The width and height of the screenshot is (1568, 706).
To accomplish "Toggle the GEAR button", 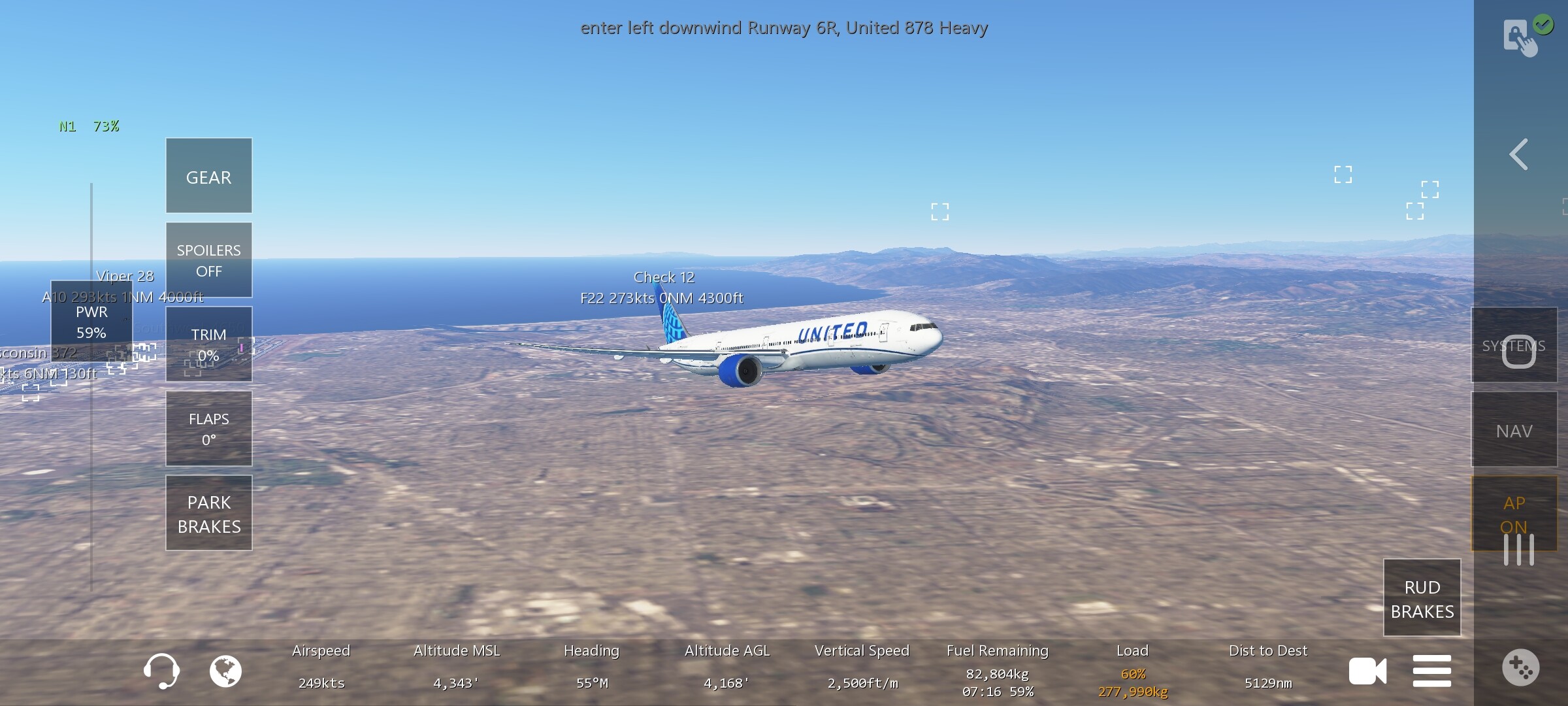I will (208, 176).
